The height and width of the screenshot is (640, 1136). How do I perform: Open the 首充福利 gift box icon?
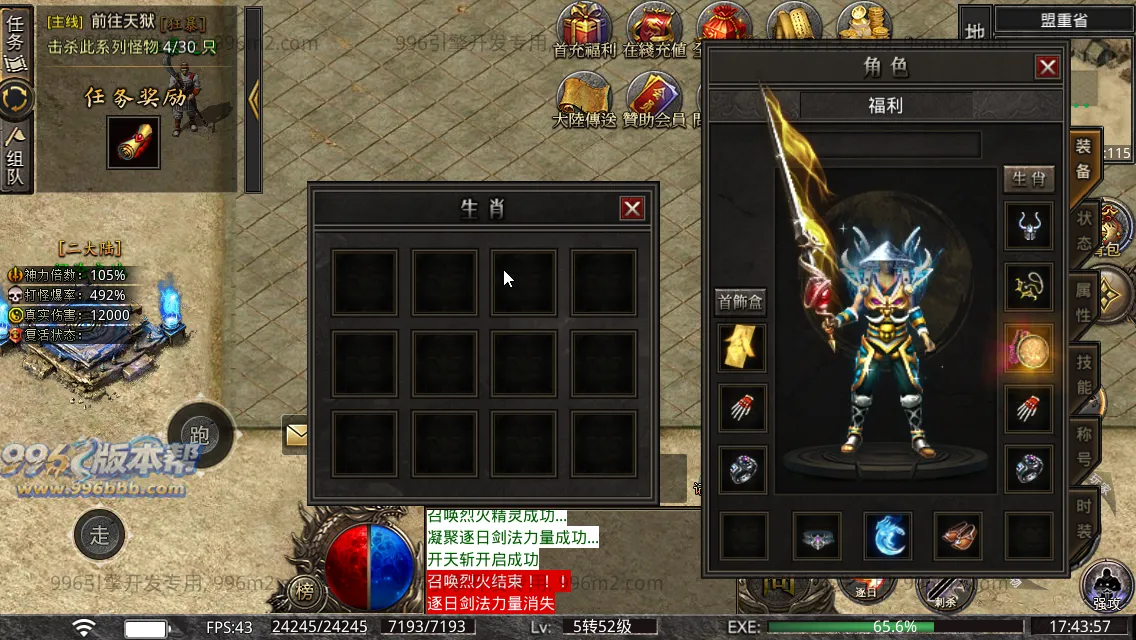coord(585,27)
